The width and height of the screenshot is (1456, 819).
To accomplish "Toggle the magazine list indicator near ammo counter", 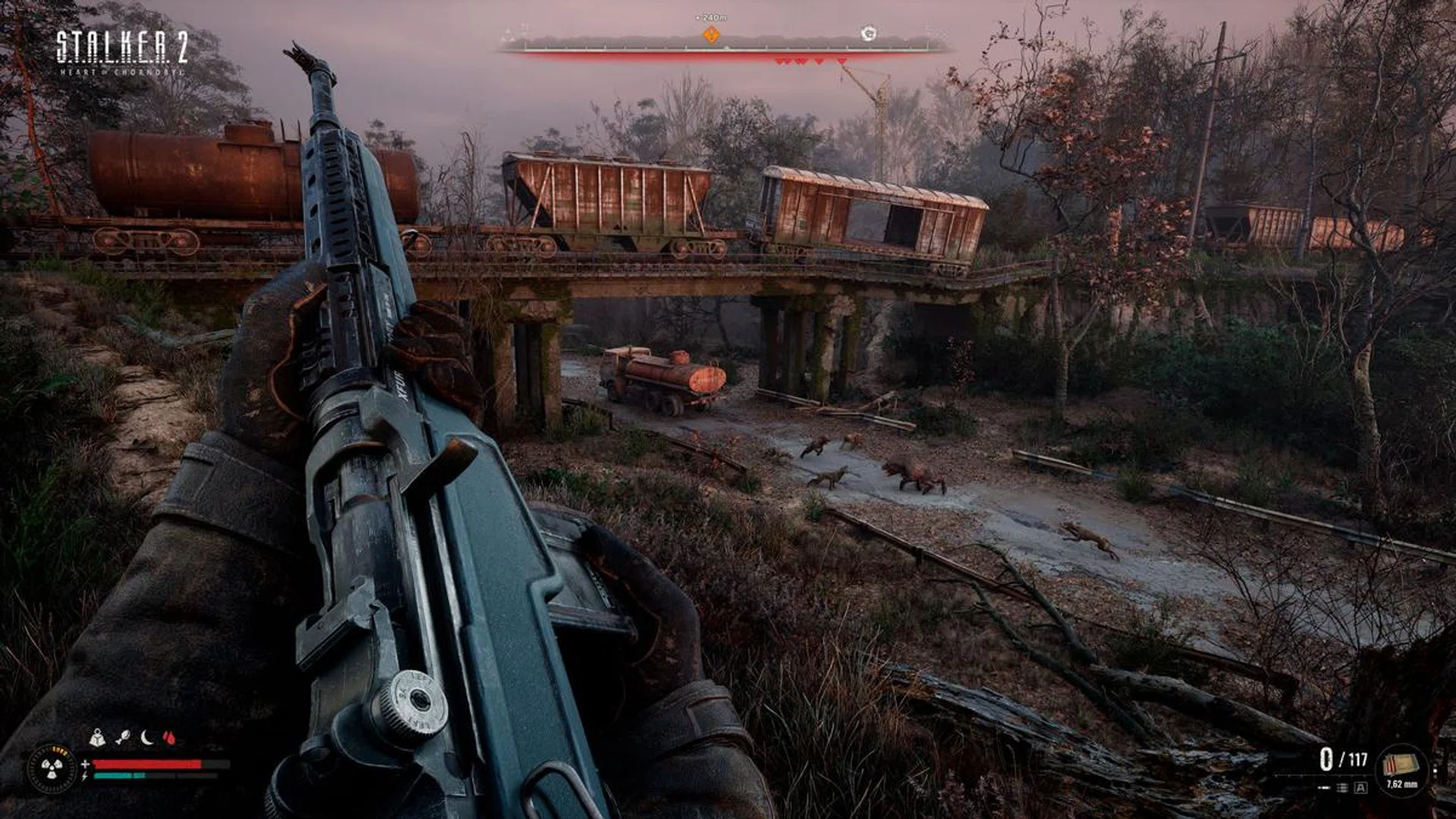I will [x=1342, y=787].
